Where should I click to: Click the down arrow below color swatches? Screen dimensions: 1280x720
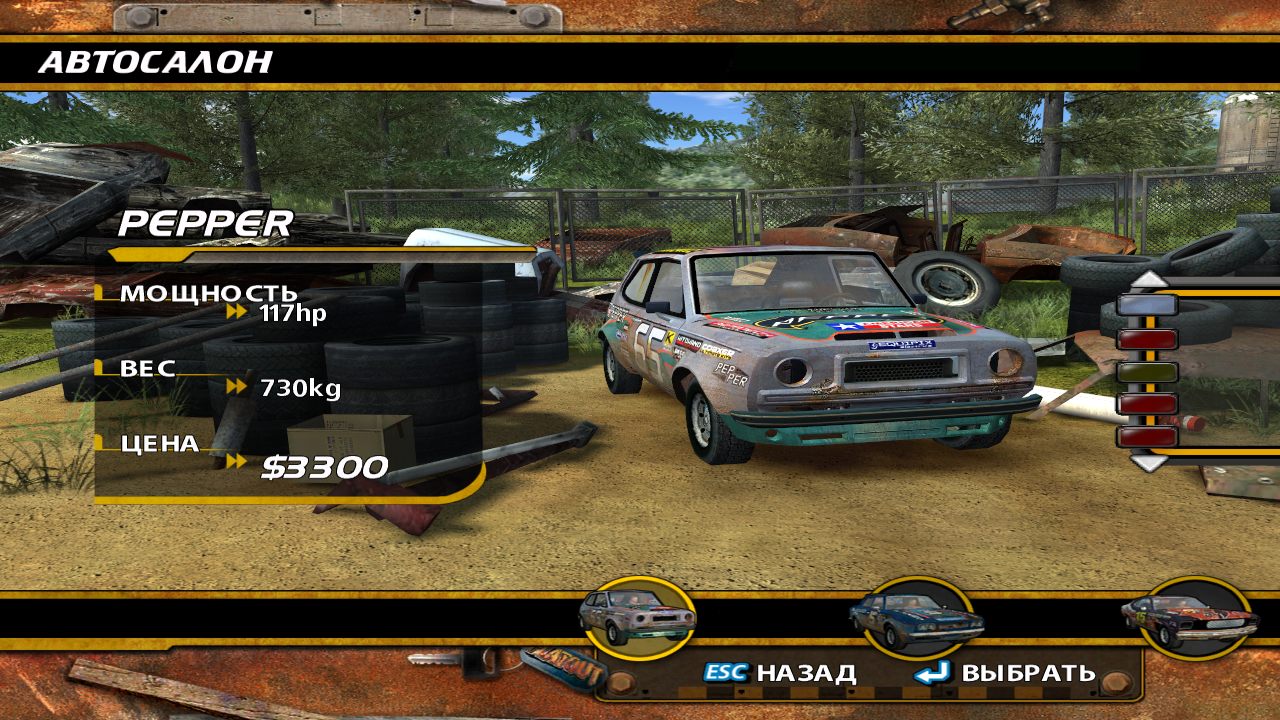(1148, 462)
